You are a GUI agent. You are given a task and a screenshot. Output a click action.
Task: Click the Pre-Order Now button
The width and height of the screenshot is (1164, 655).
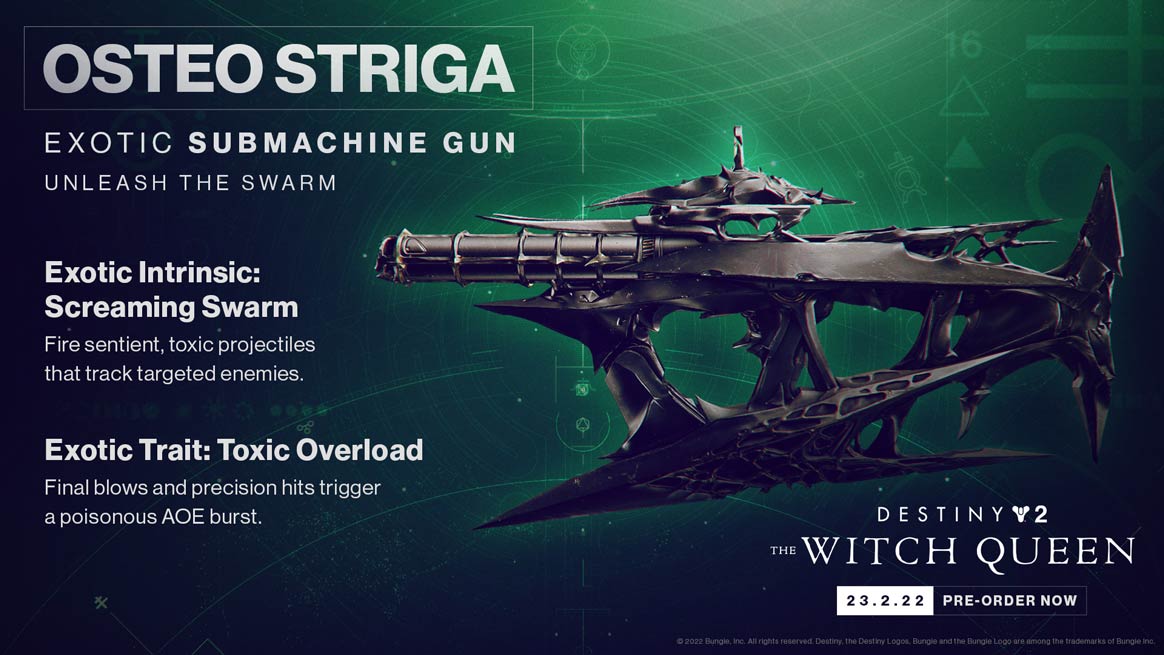click(x=1009, y=601)
